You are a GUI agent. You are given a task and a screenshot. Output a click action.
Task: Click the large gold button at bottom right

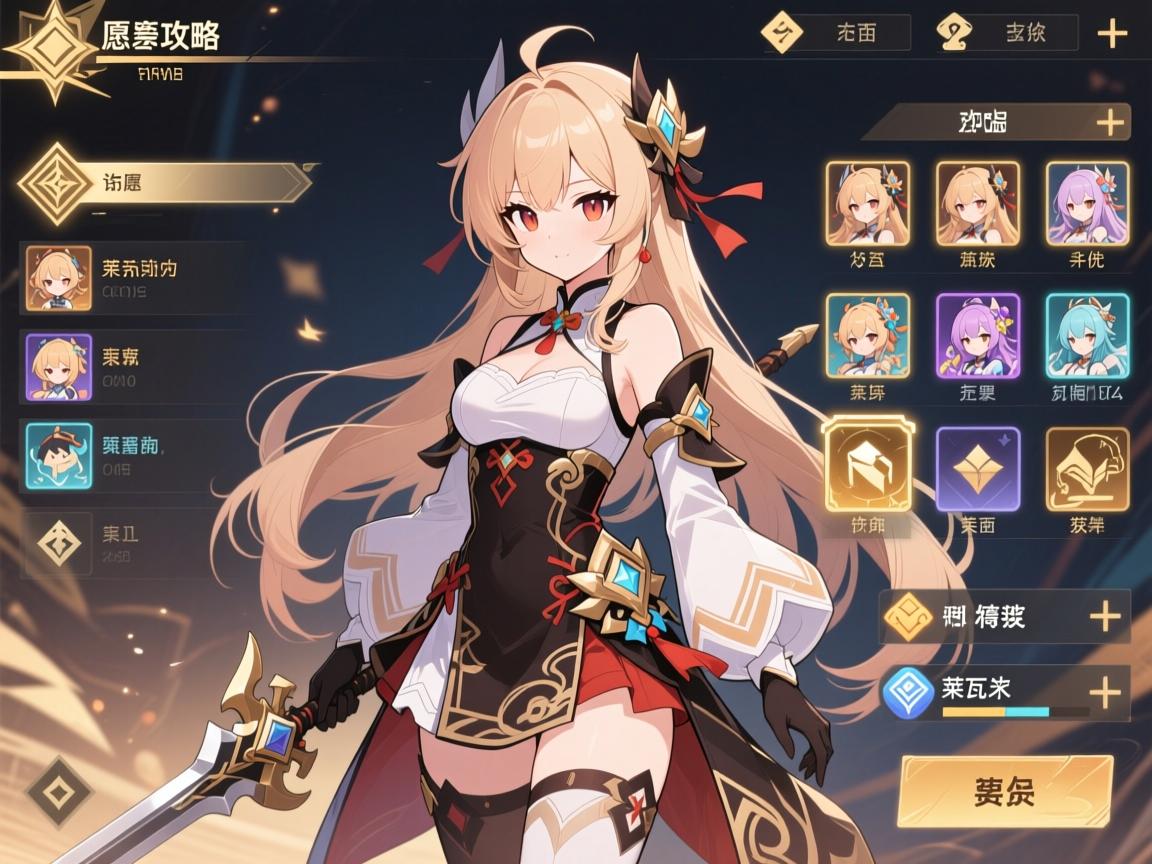[x=1005, y=791]
